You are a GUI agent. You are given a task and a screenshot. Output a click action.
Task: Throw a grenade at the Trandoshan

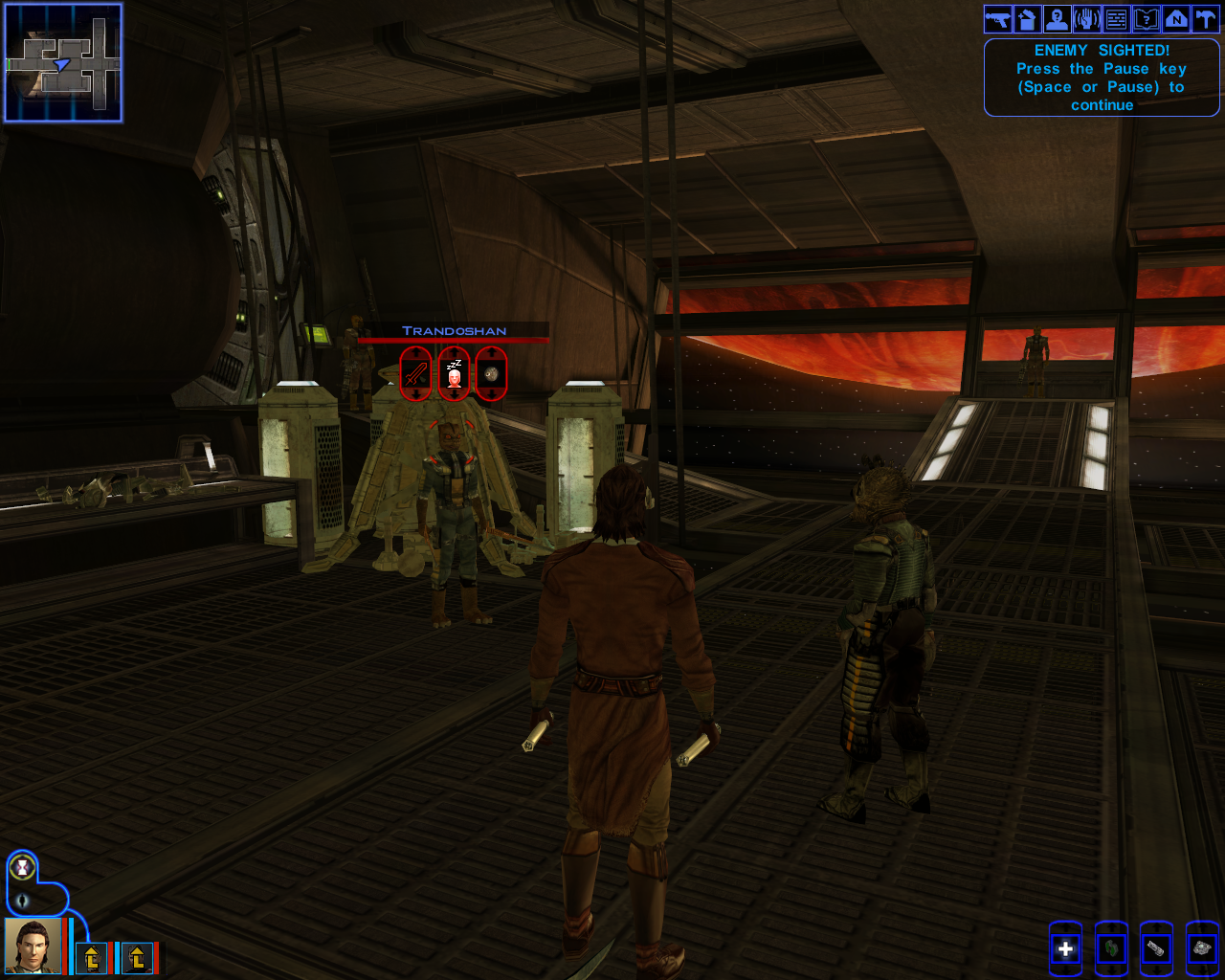pyautogui.click(x=490, y=373)
